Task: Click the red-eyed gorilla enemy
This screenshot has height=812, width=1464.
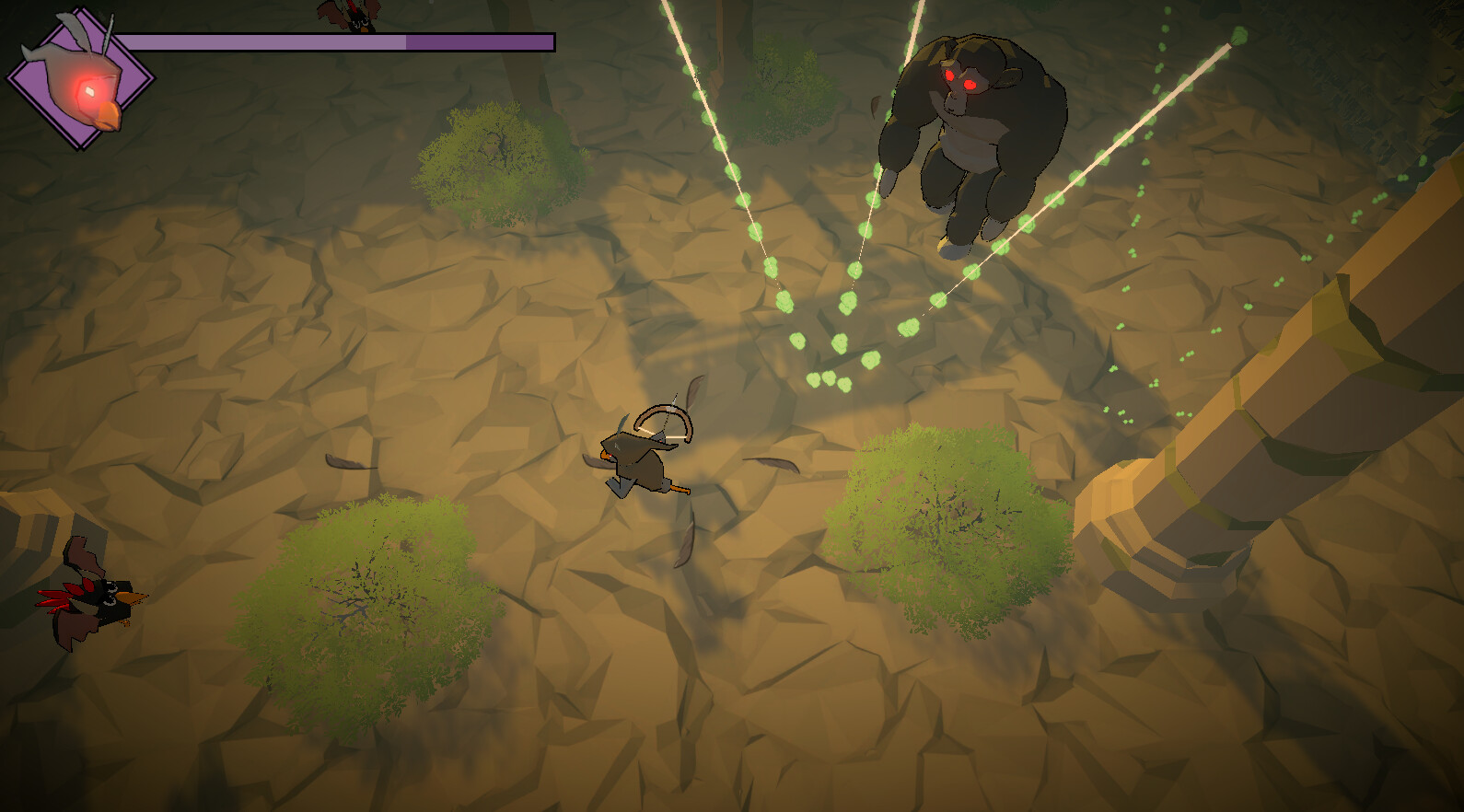Action: [x=967, y=138]
